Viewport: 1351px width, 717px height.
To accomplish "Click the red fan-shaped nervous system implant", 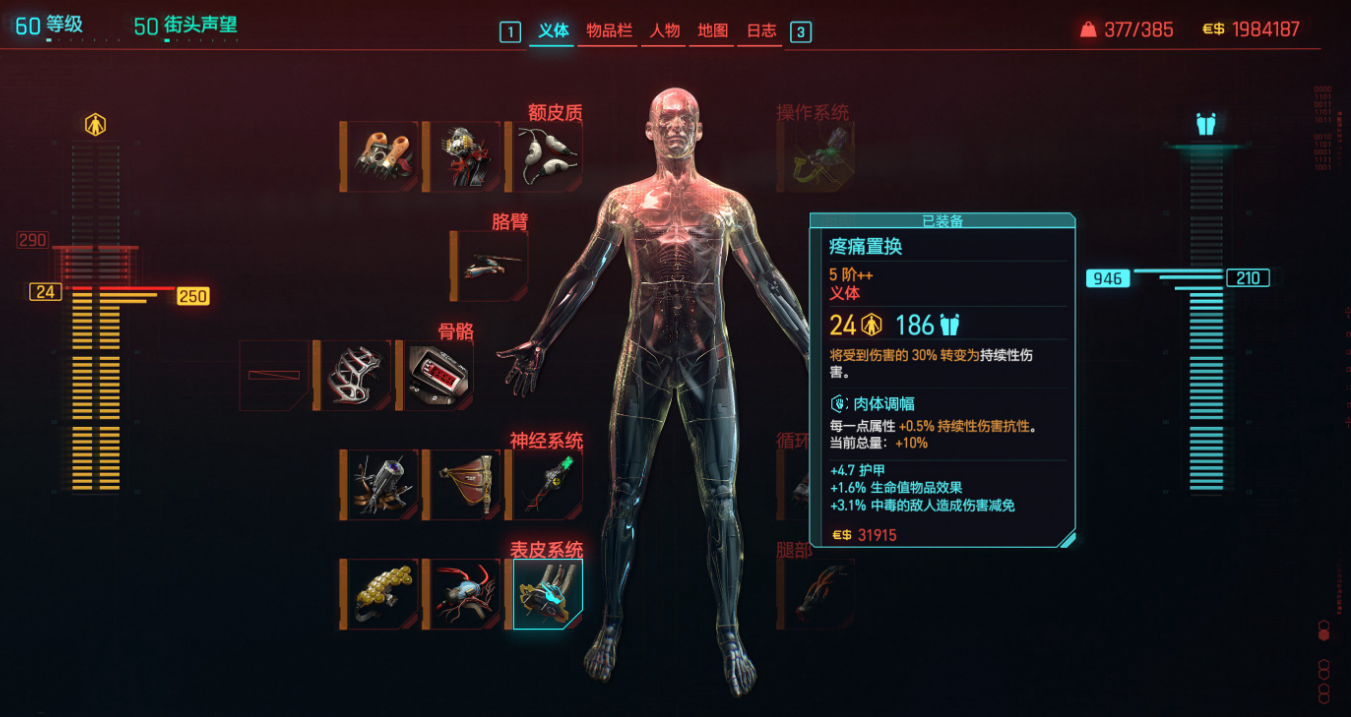I will 463,485.
